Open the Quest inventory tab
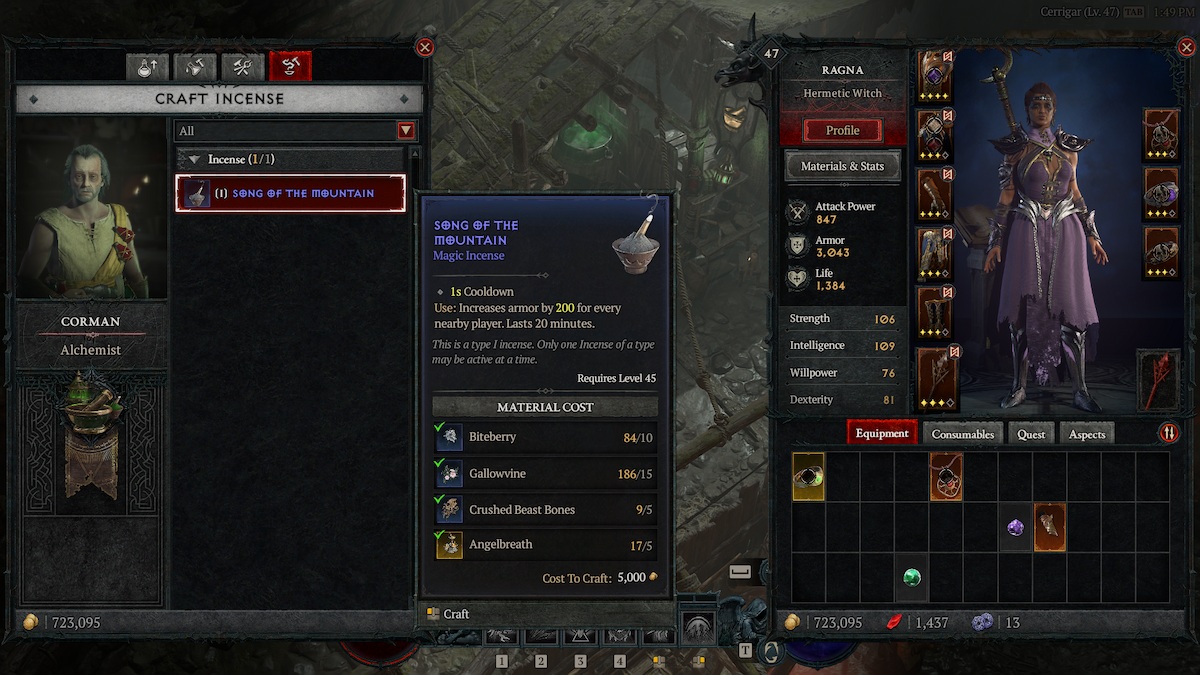 click(x=1031, y=433)
